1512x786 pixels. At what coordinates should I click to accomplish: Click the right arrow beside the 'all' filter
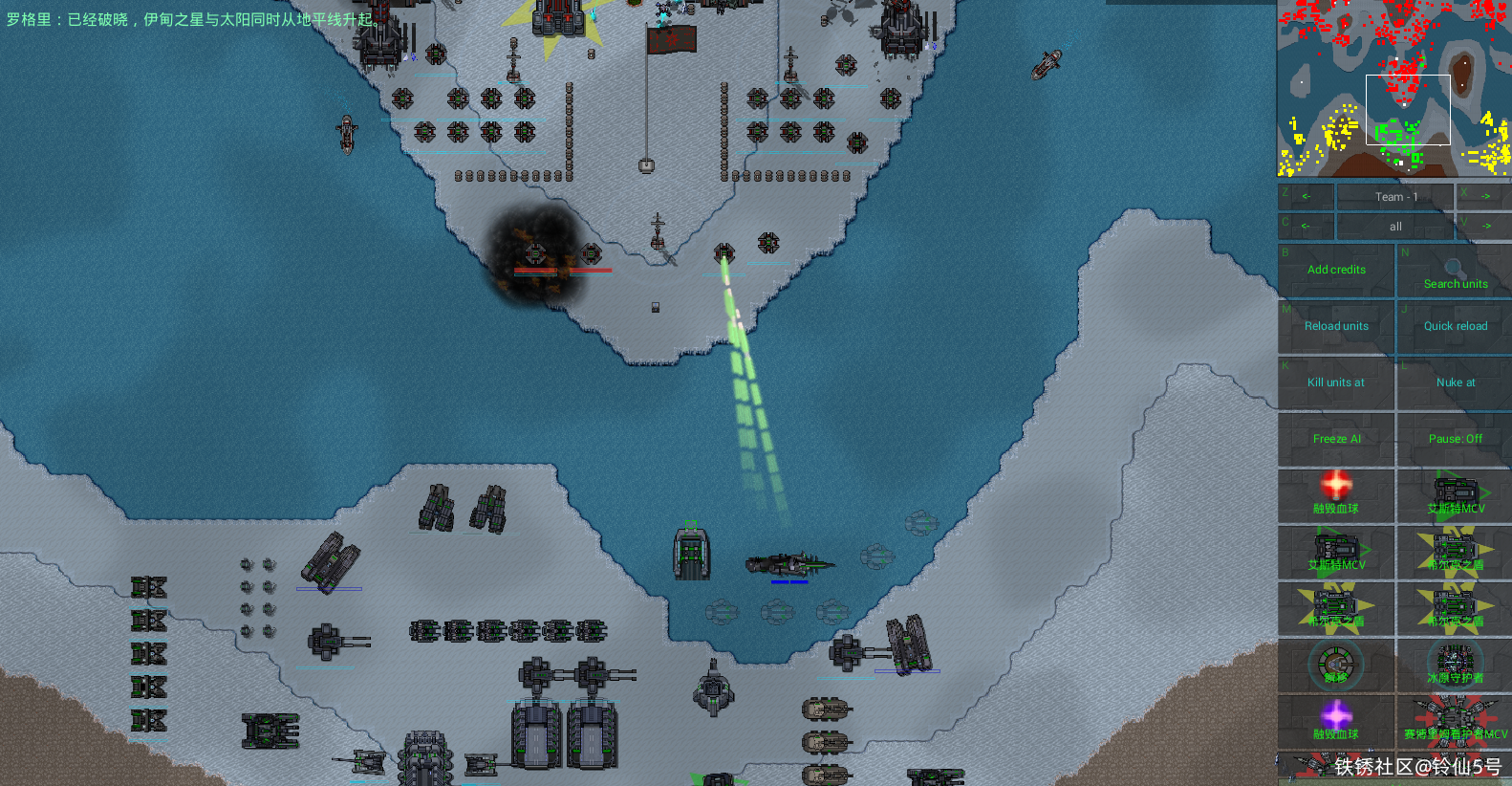[x=1483, y=227]
